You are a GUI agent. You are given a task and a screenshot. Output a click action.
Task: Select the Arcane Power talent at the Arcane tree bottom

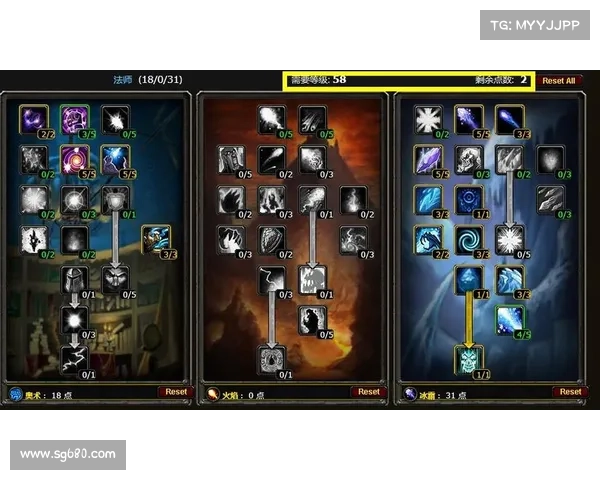[75, 359]
